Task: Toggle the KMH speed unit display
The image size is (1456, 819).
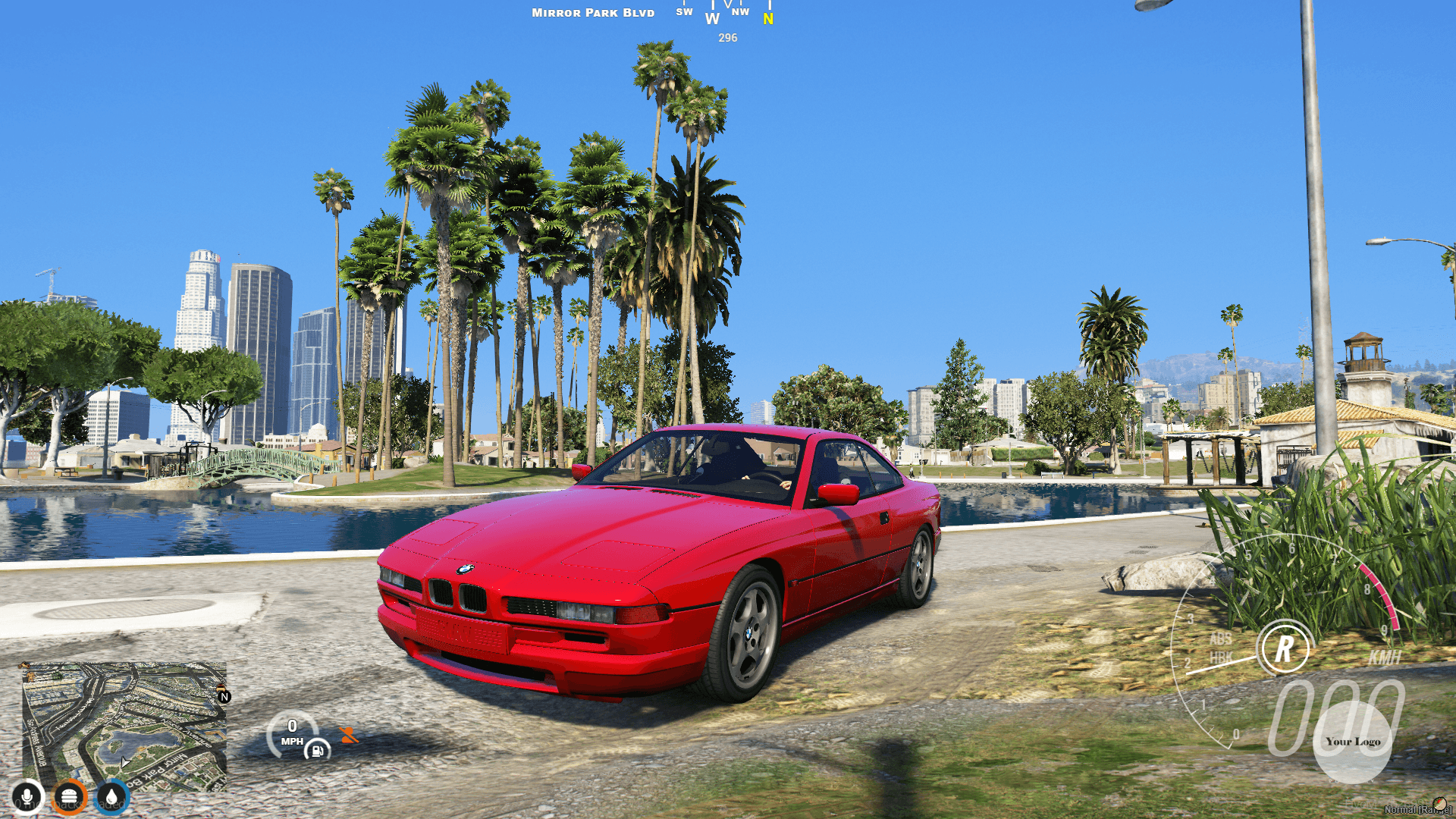Action: (x=1384, y=658)
